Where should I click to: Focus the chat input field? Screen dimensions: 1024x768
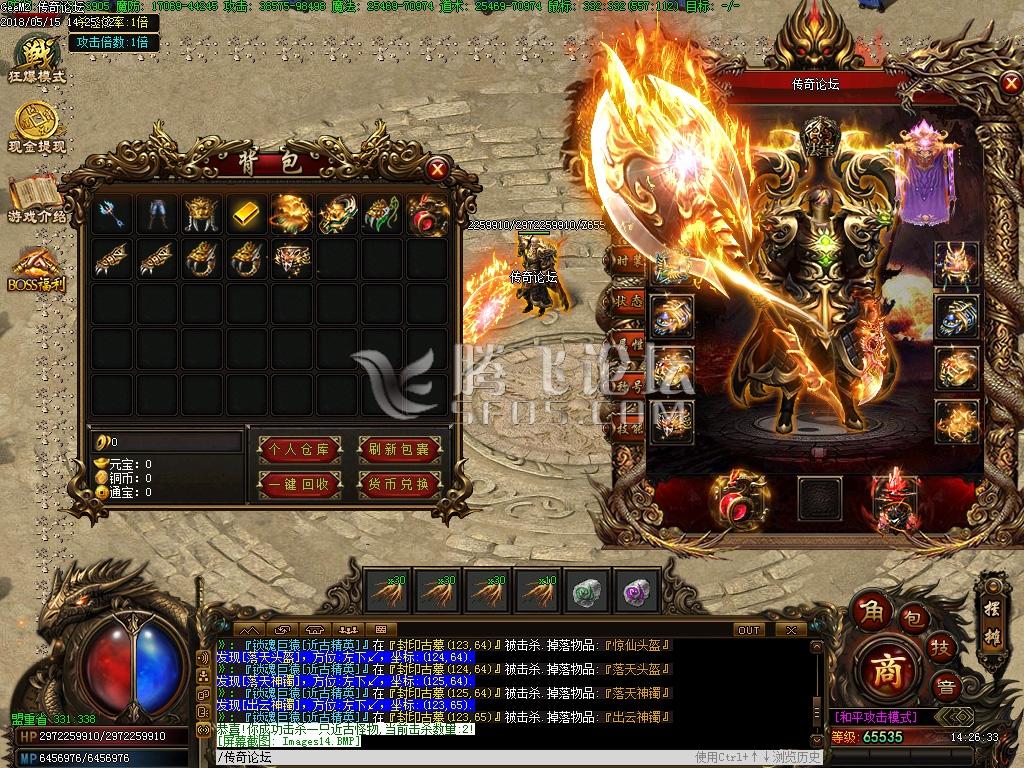(x=450, y=757)
